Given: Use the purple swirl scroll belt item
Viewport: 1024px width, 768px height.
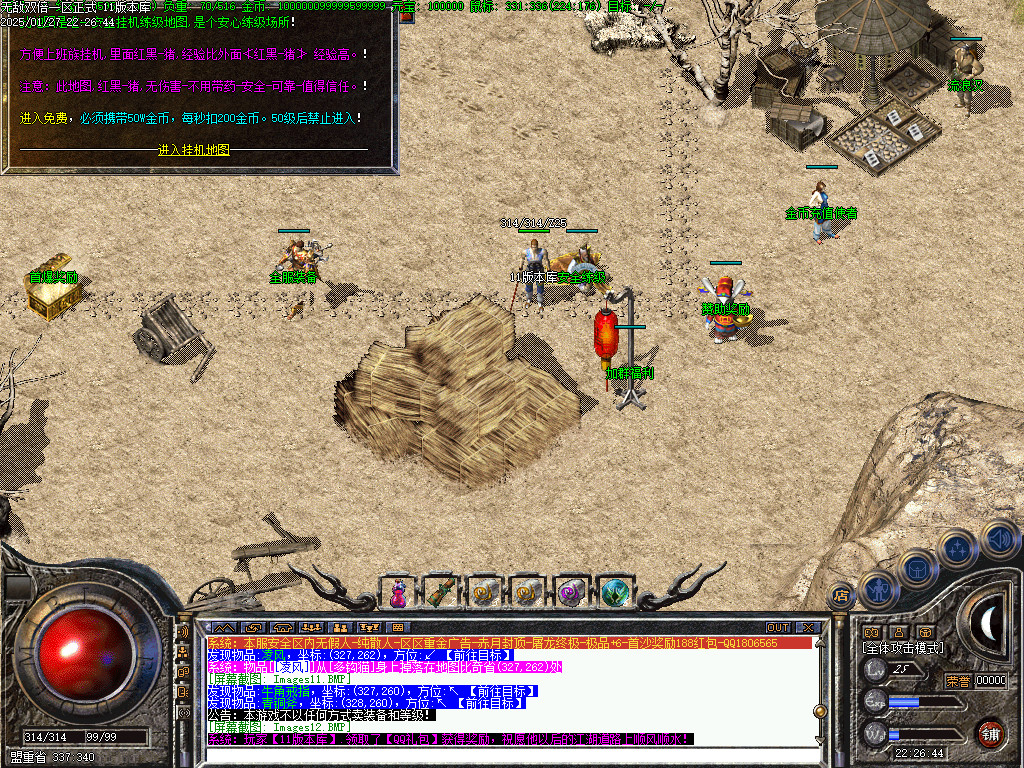Looking at the screenshot, I should point(571,592).
